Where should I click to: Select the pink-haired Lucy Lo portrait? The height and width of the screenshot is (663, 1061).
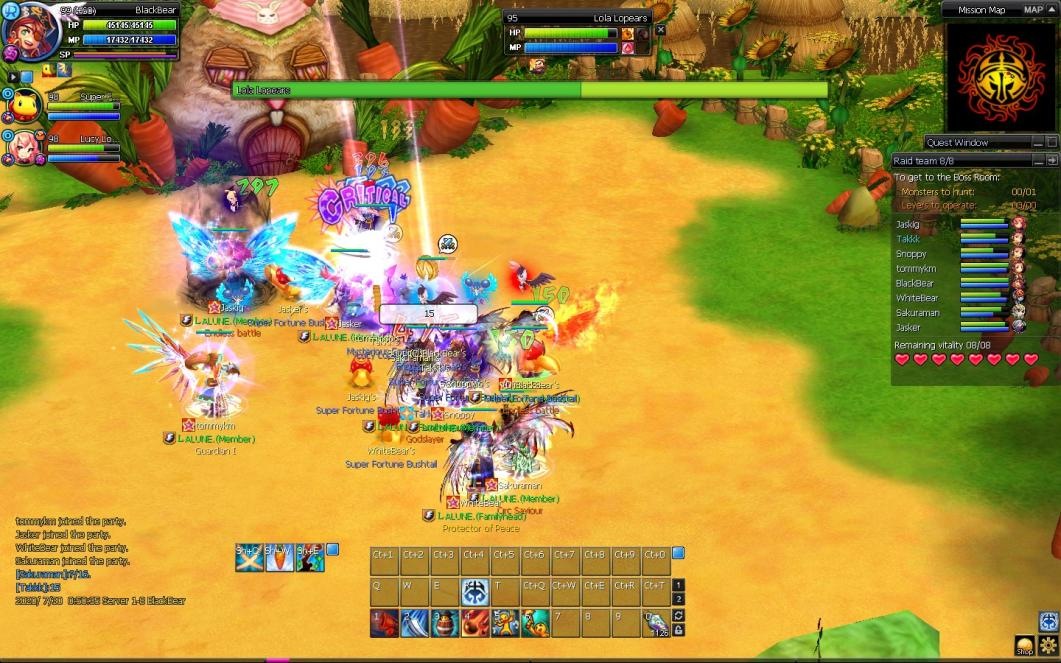[x=22, y=147]
